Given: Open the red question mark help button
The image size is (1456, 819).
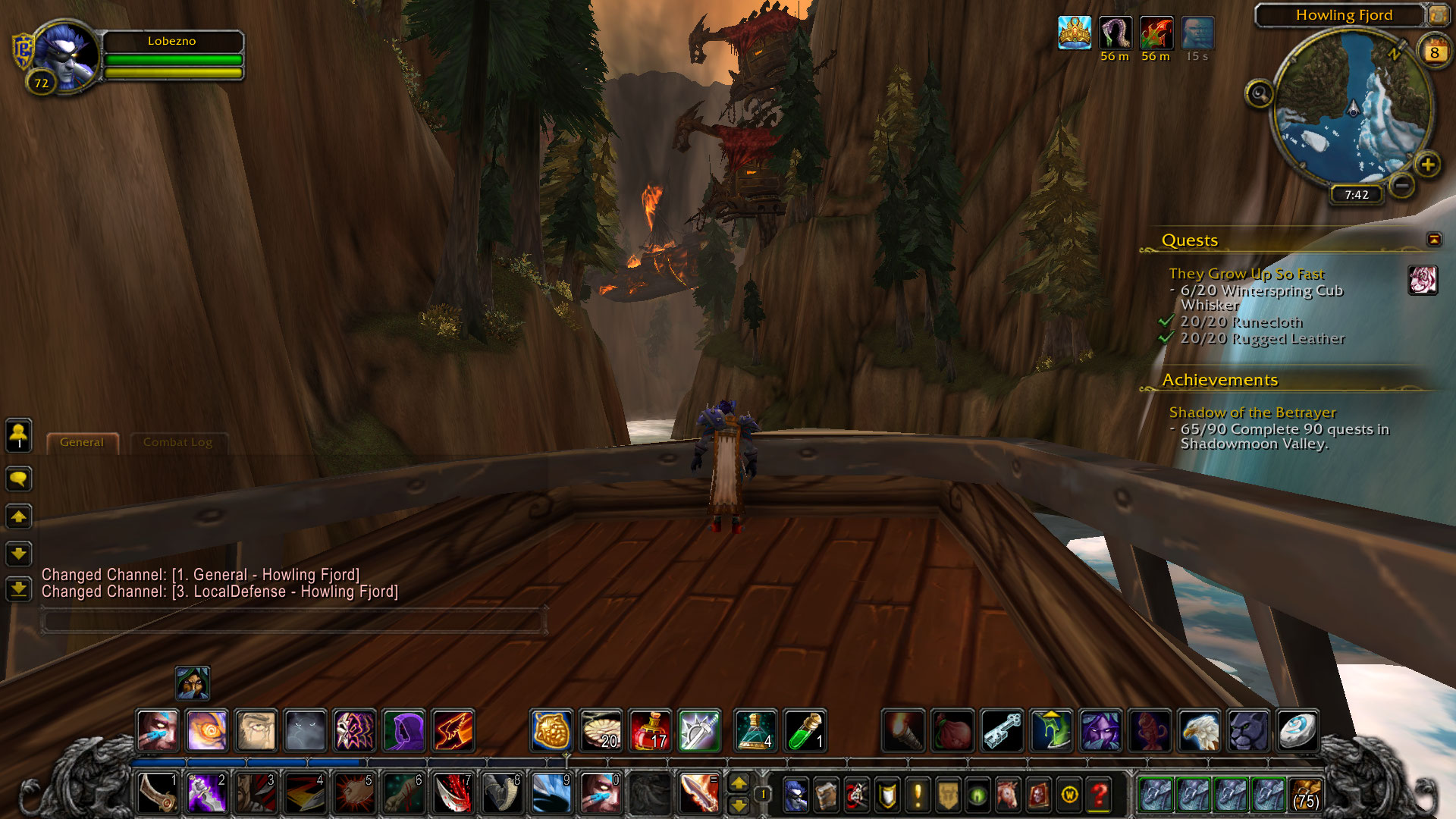Looking at the screenshot, I should [x=1099, y=795].
